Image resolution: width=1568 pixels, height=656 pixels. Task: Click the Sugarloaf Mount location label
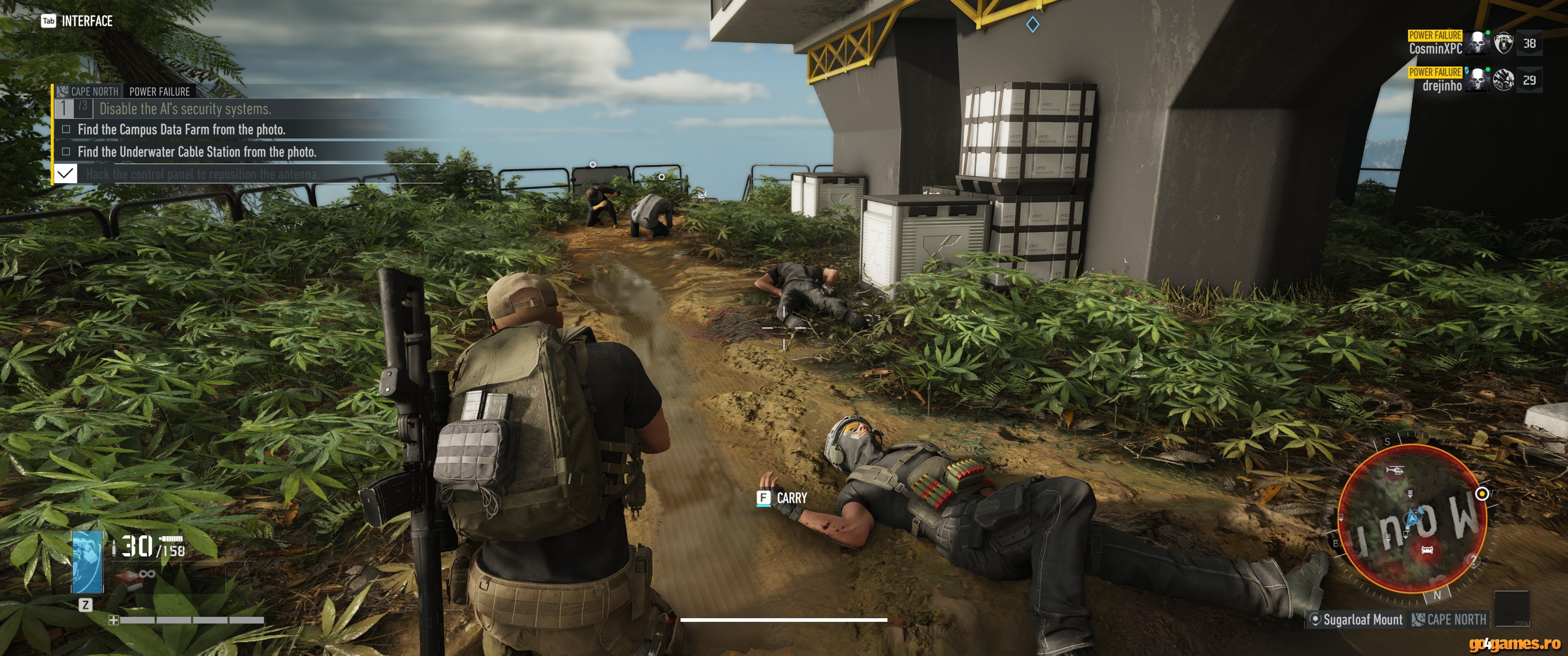(1362, 620)
